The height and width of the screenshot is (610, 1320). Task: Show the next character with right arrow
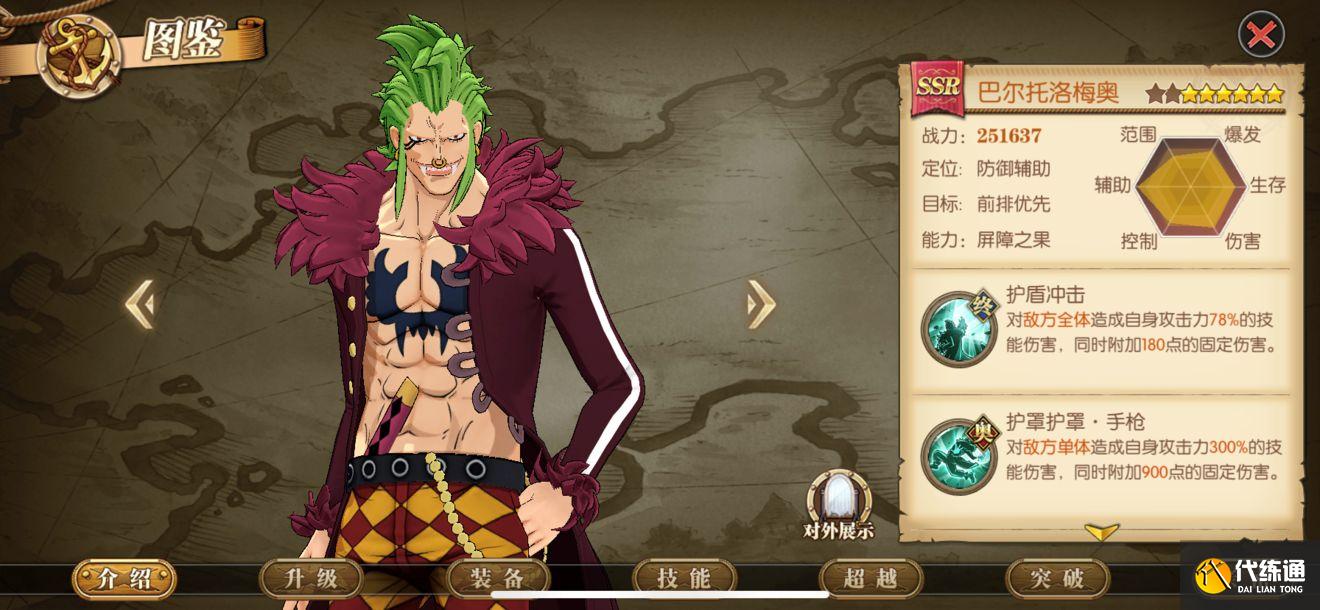[x=761, y=304]
